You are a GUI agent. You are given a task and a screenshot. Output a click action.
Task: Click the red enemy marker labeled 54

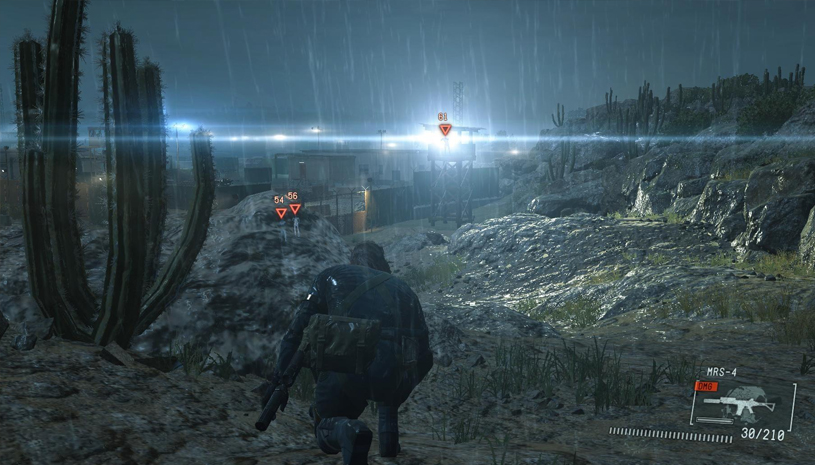click(281, 212)
